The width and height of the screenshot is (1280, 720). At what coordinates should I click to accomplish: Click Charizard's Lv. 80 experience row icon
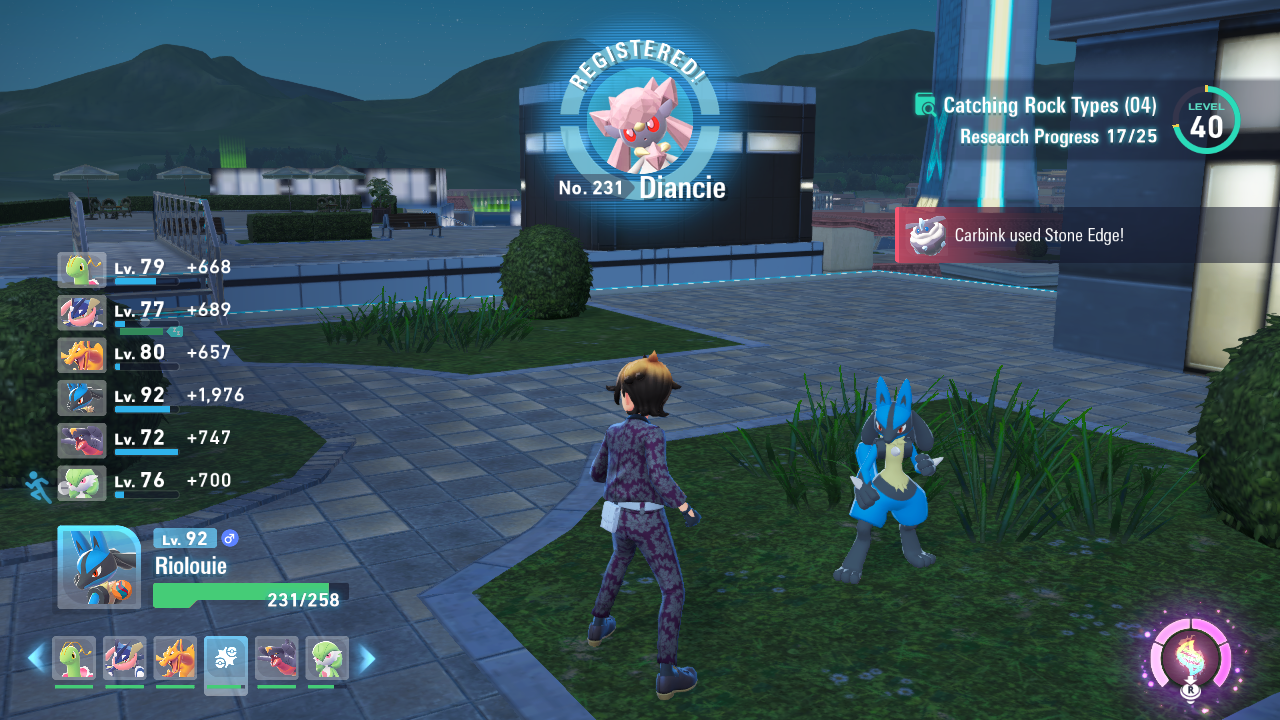(82, 355)
